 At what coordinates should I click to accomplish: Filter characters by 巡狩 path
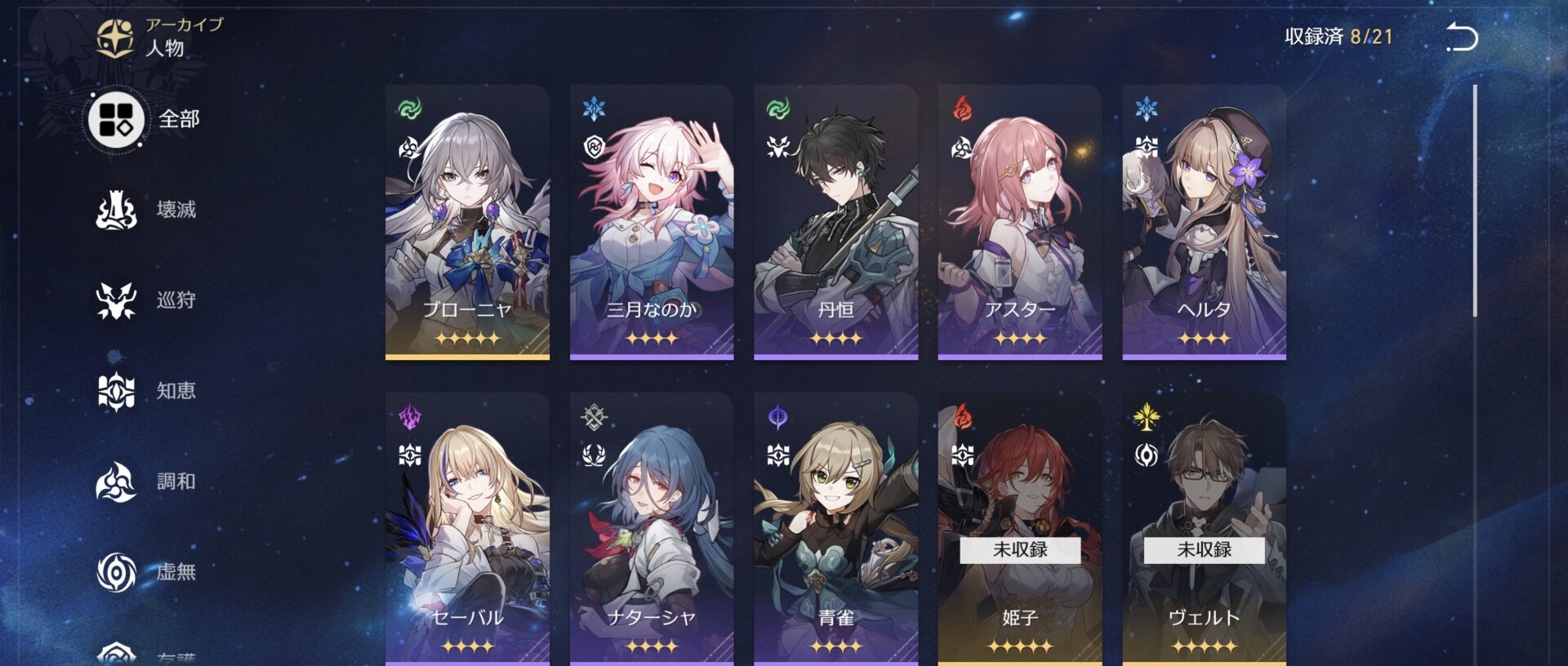point(147,300)
